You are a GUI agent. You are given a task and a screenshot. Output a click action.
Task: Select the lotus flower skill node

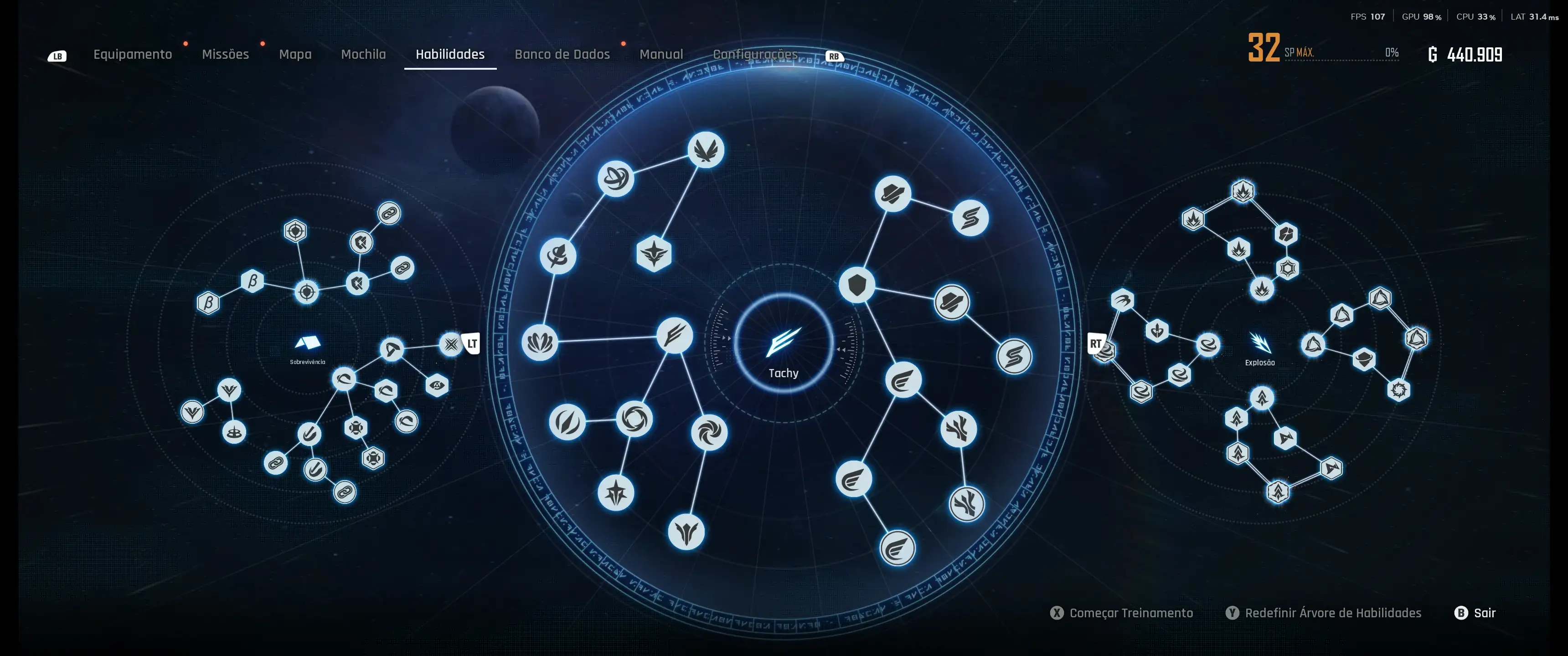(x=539, y=342)
